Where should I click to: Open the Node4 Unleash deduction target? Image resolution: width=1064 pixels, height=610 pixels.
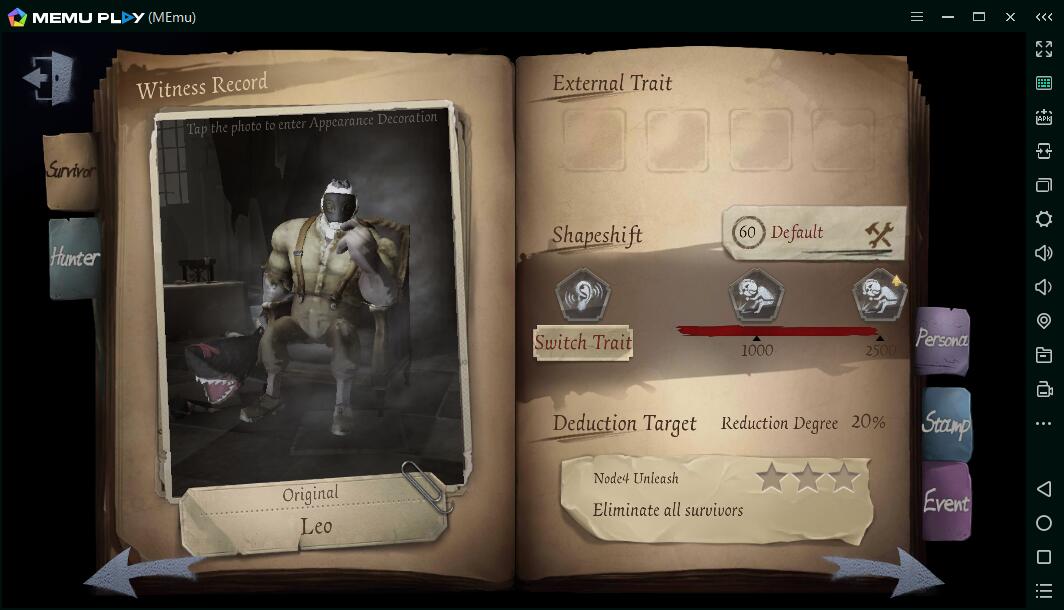(715, 496)
